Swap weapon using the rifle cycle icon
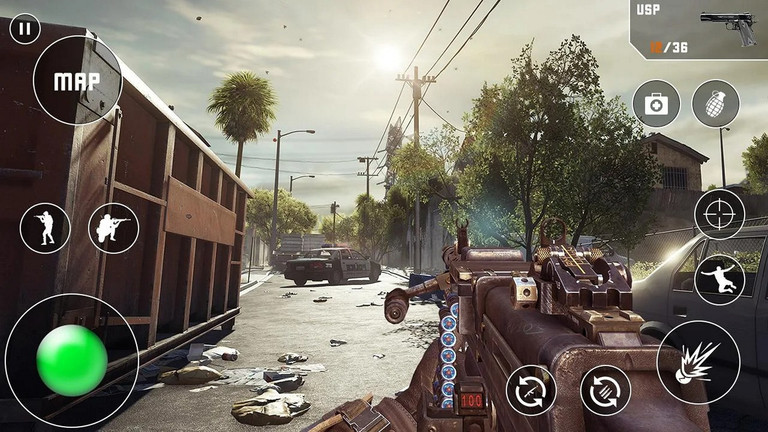The height and width of the screenshot is (432, 768). point(531,390)
